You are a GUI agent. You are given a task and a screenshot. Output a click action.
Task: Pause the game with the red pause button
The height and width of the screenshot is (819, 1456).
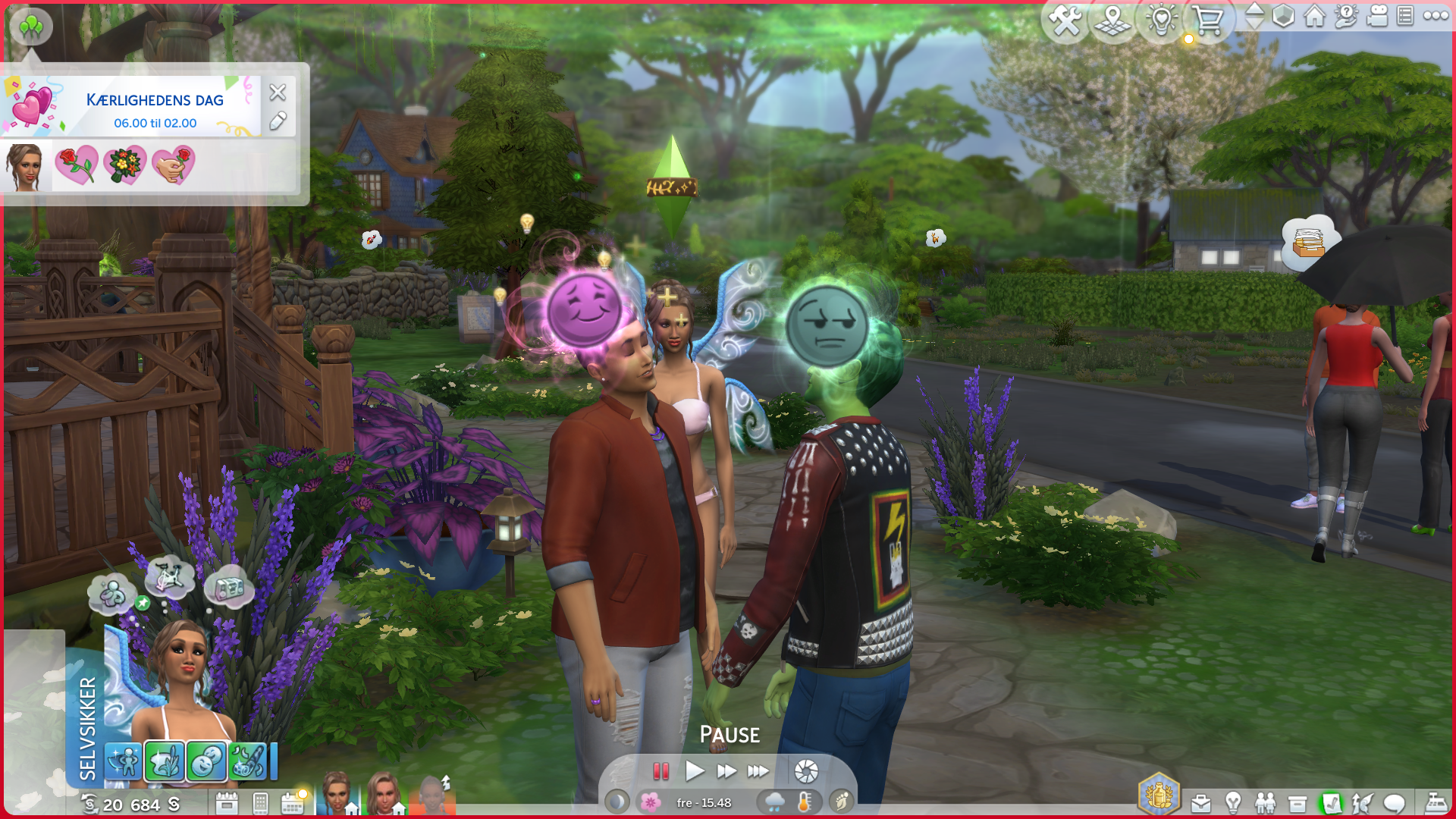click(661, 772)
